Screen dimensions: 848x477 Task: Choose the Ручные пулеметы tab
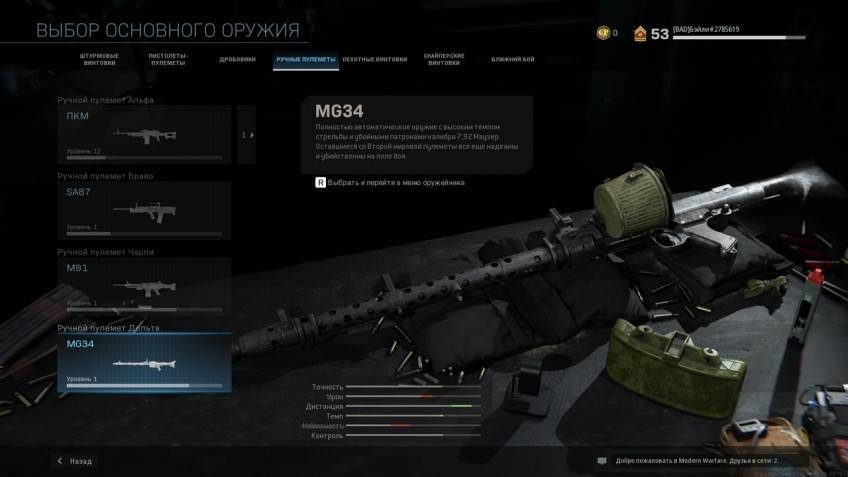306,60
